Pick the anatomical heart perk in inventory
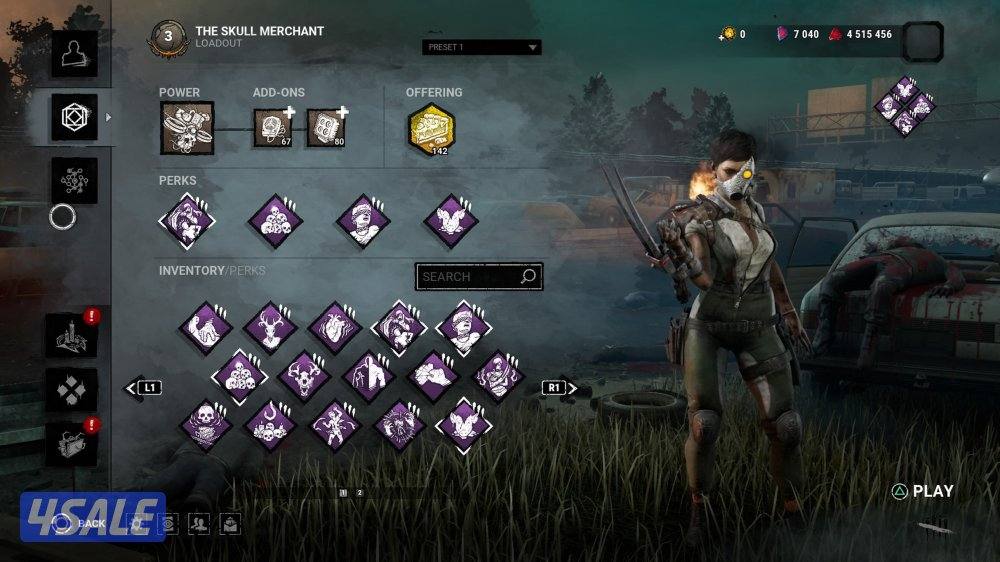This screenshot has height=562, width=1000. pos(334,327)
